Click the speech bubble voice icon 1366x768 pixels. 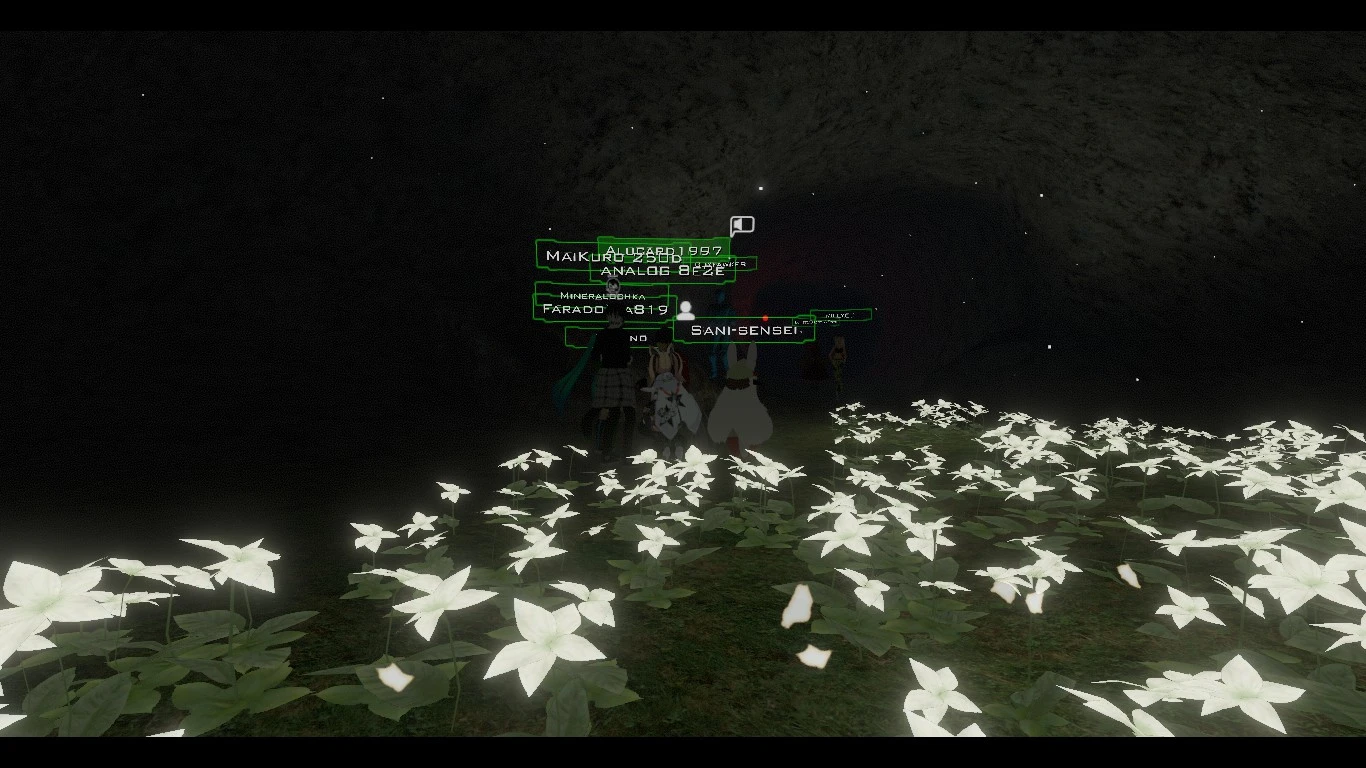point(741,226)
